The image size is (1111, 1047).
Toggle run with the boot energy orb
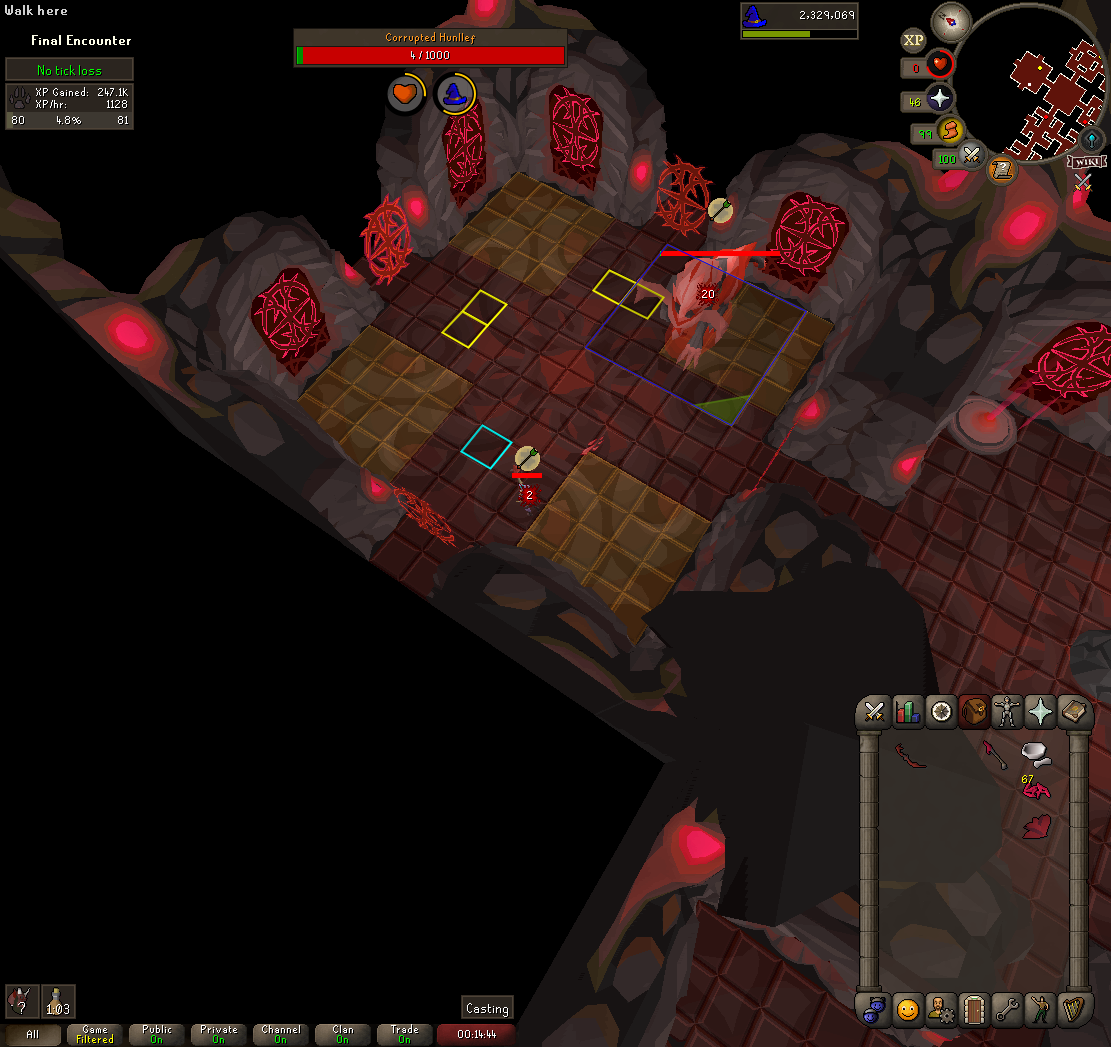coord(948,131)
